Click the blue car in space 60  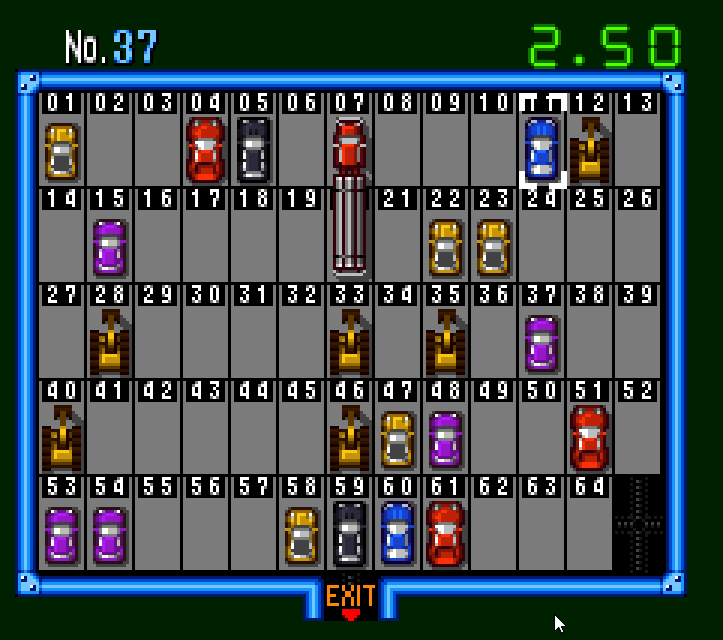pos(397,533)
